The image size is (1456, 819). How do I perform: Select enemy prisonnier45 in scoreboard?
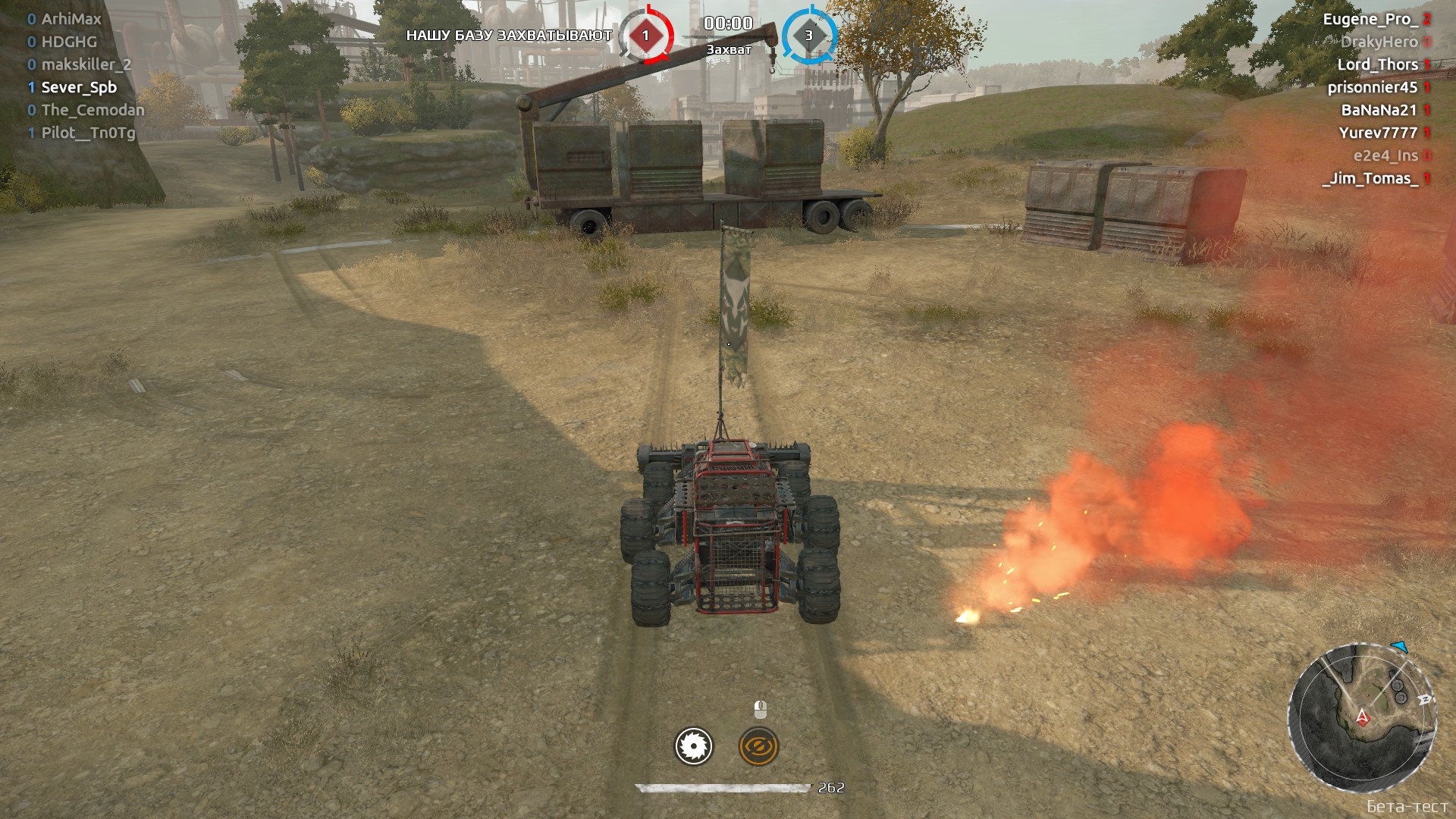pyautogui.click(x=1372, y=87)
